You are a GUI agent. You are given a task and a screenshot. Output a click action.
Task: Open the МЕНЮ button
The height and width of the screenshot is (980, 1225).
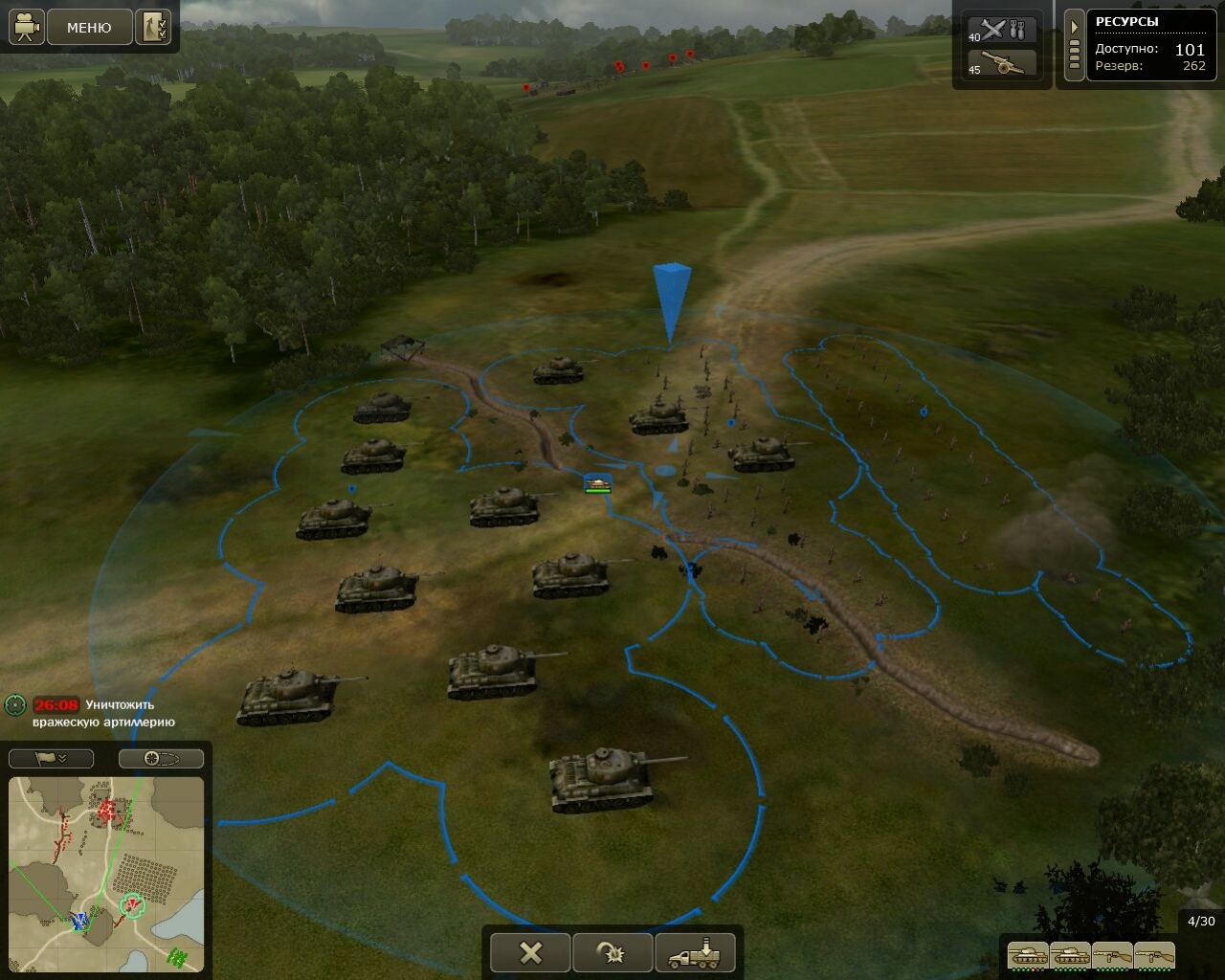point(89,28)
